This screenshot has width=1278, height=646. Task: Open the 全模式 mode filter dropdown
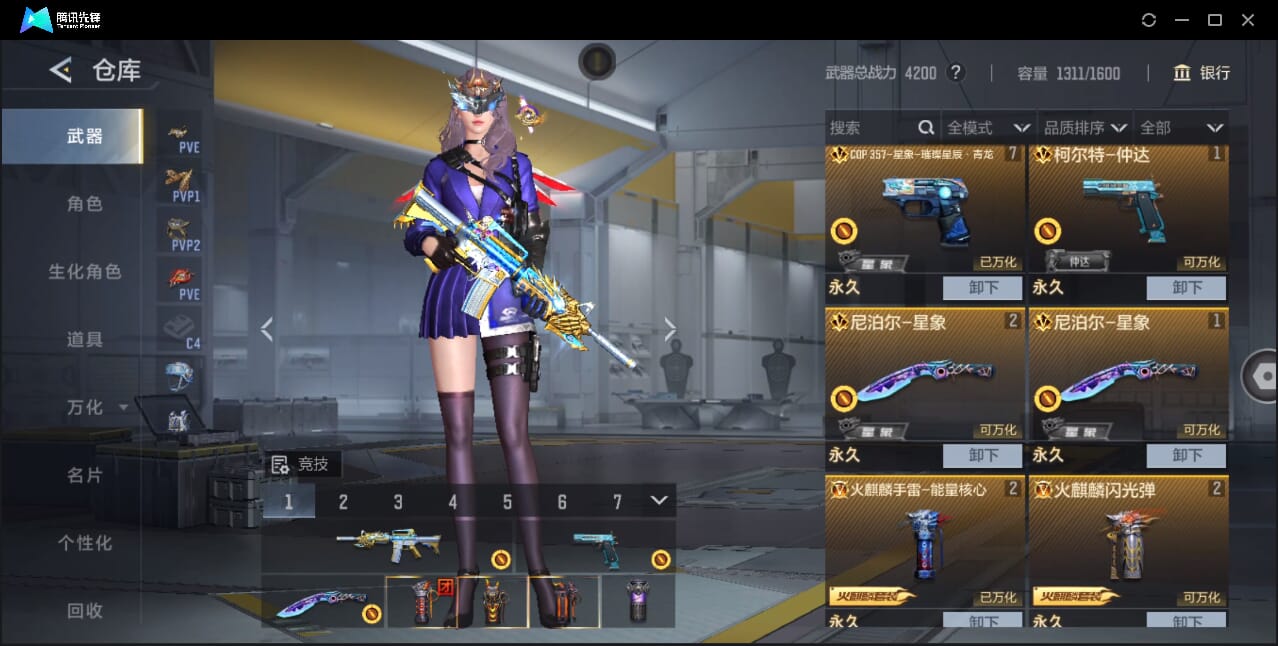coord(988,128)
